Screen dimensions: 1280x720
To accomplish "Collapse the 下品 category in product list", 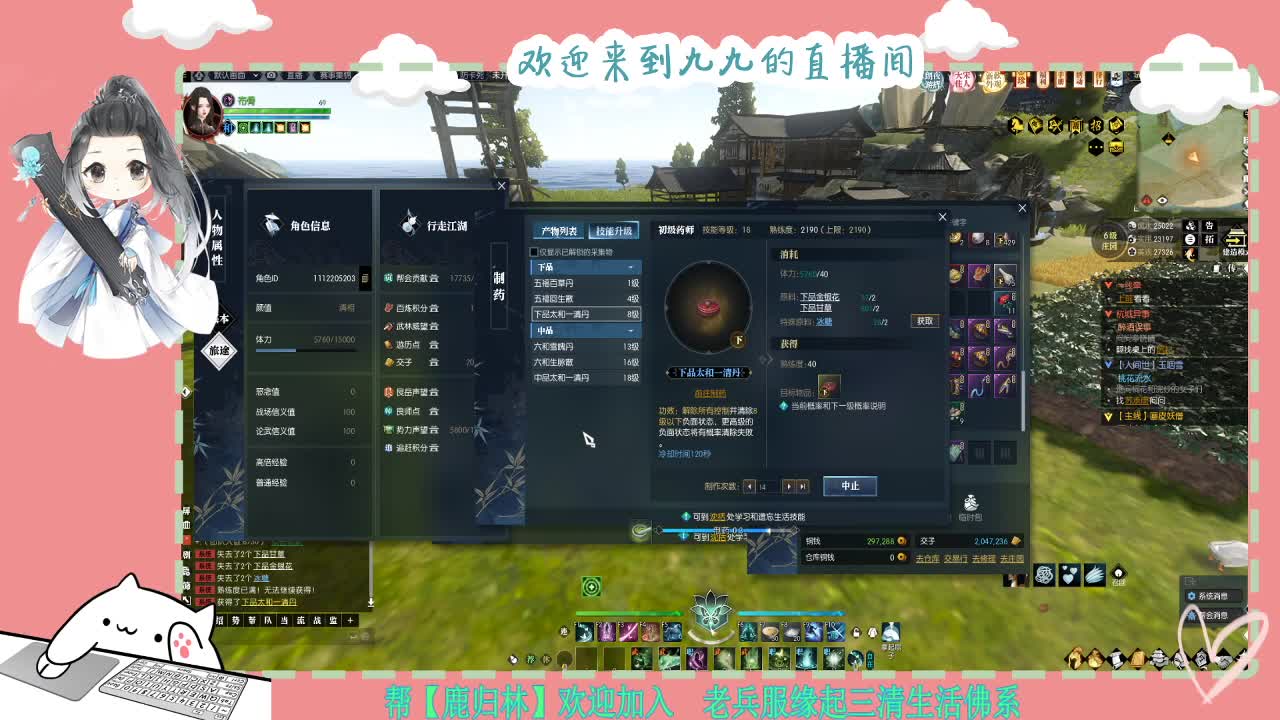I will coord(631,267).
